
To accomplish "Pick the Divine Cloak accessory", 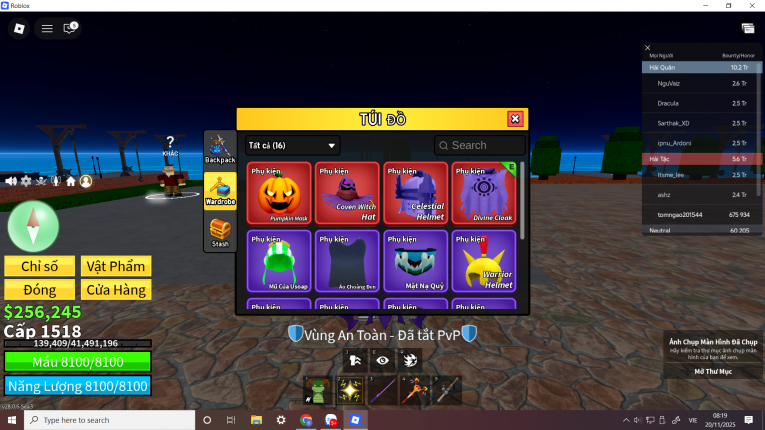I will click(484, 192).
